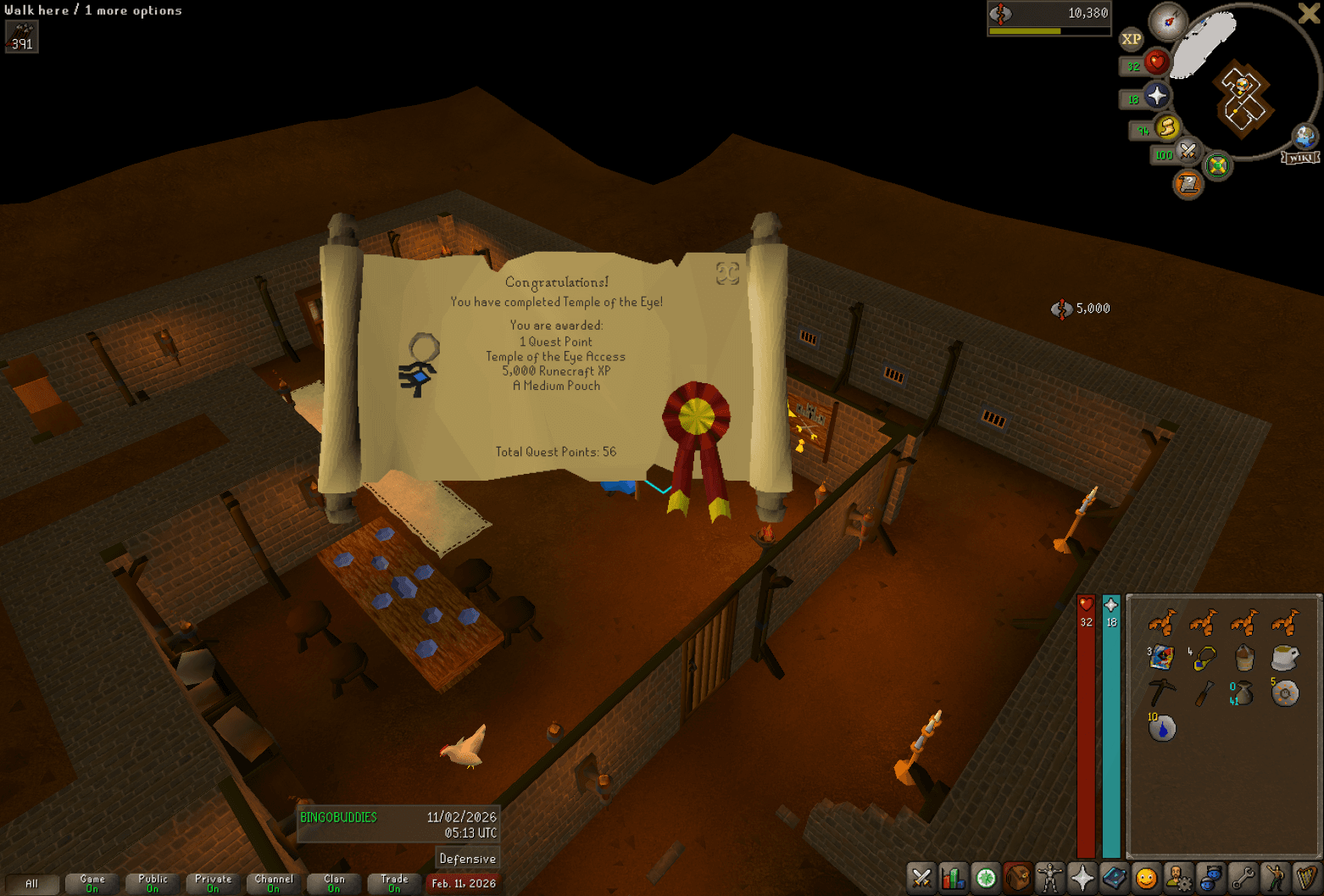Toggle Public chat off
1324x896 pixels.
coord(153,884)
